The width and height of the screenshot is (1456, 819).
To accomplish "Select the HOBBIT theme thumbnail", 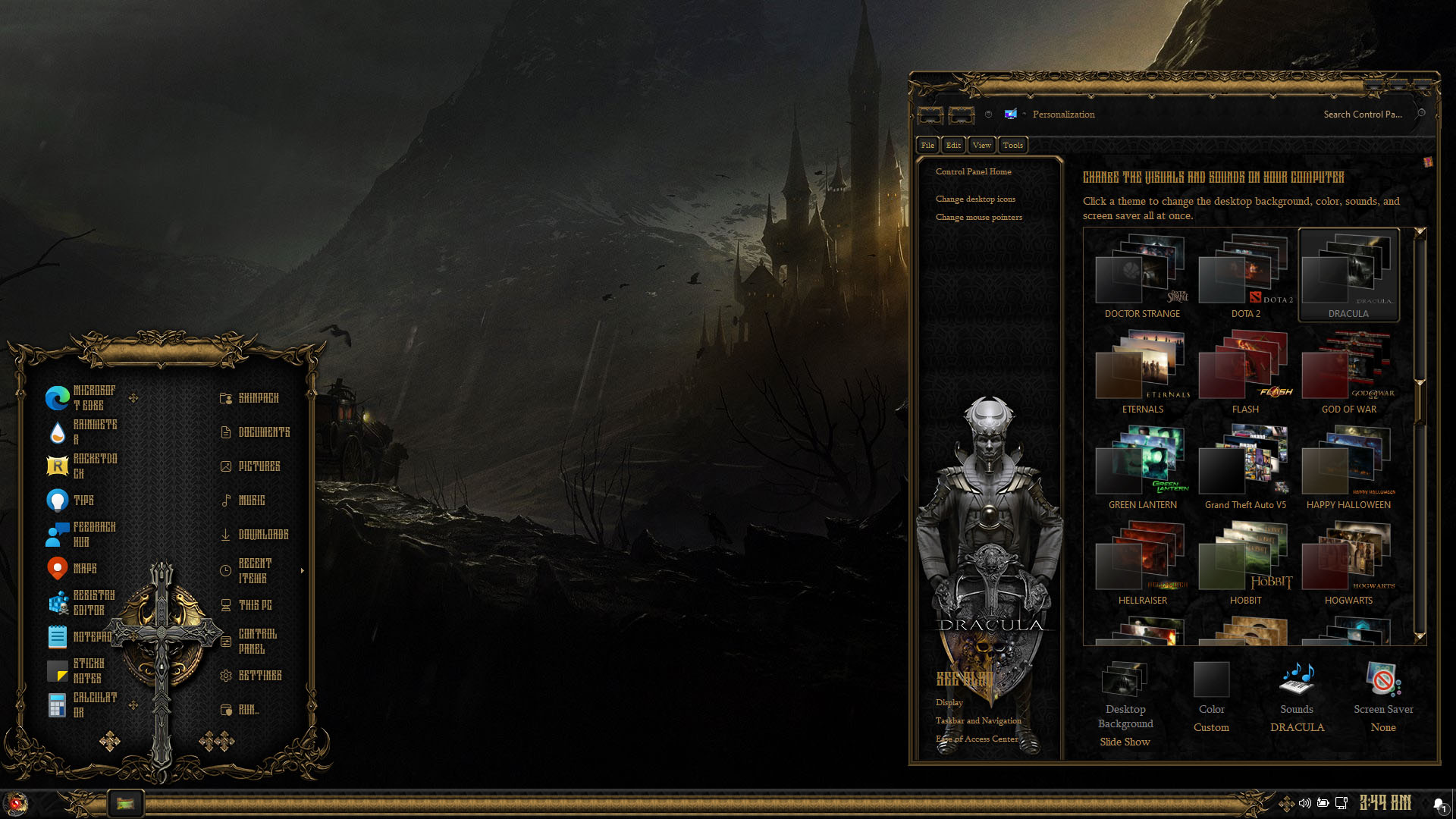I will [x=1245, y=563].
